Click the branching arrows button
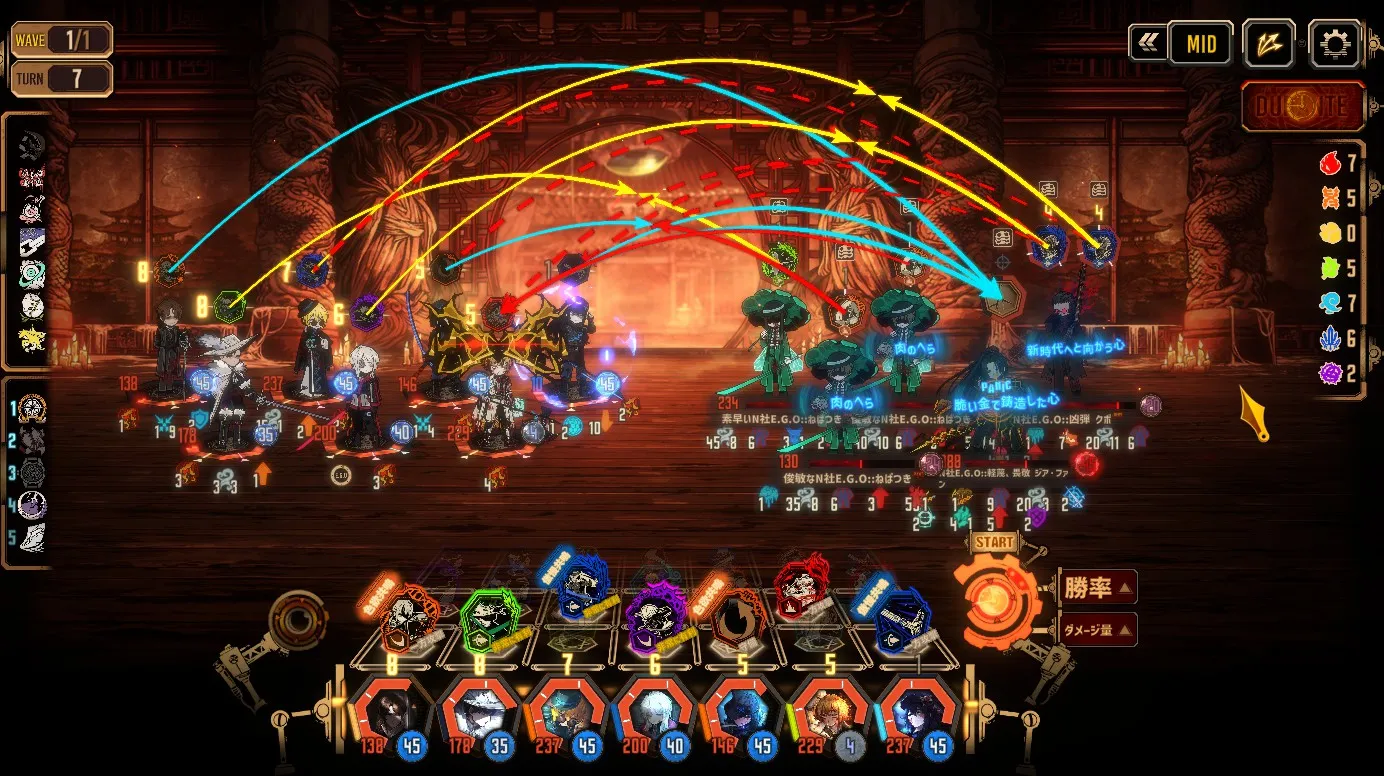Image resolution: width=1384 pixels, height=776 pixels. coord(1269,44)
